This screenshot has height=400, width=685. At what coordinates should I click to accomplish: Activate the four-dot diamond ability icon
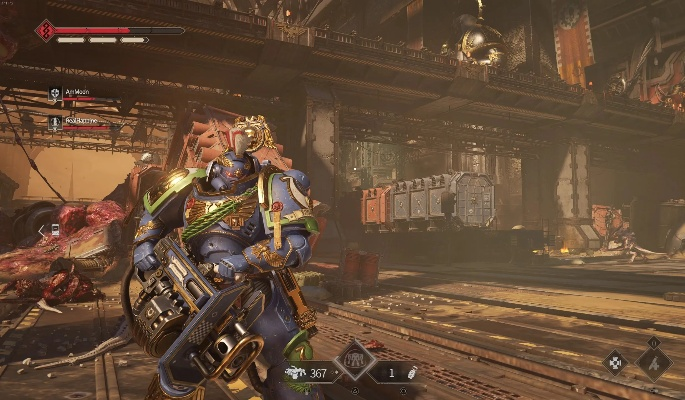615,362
